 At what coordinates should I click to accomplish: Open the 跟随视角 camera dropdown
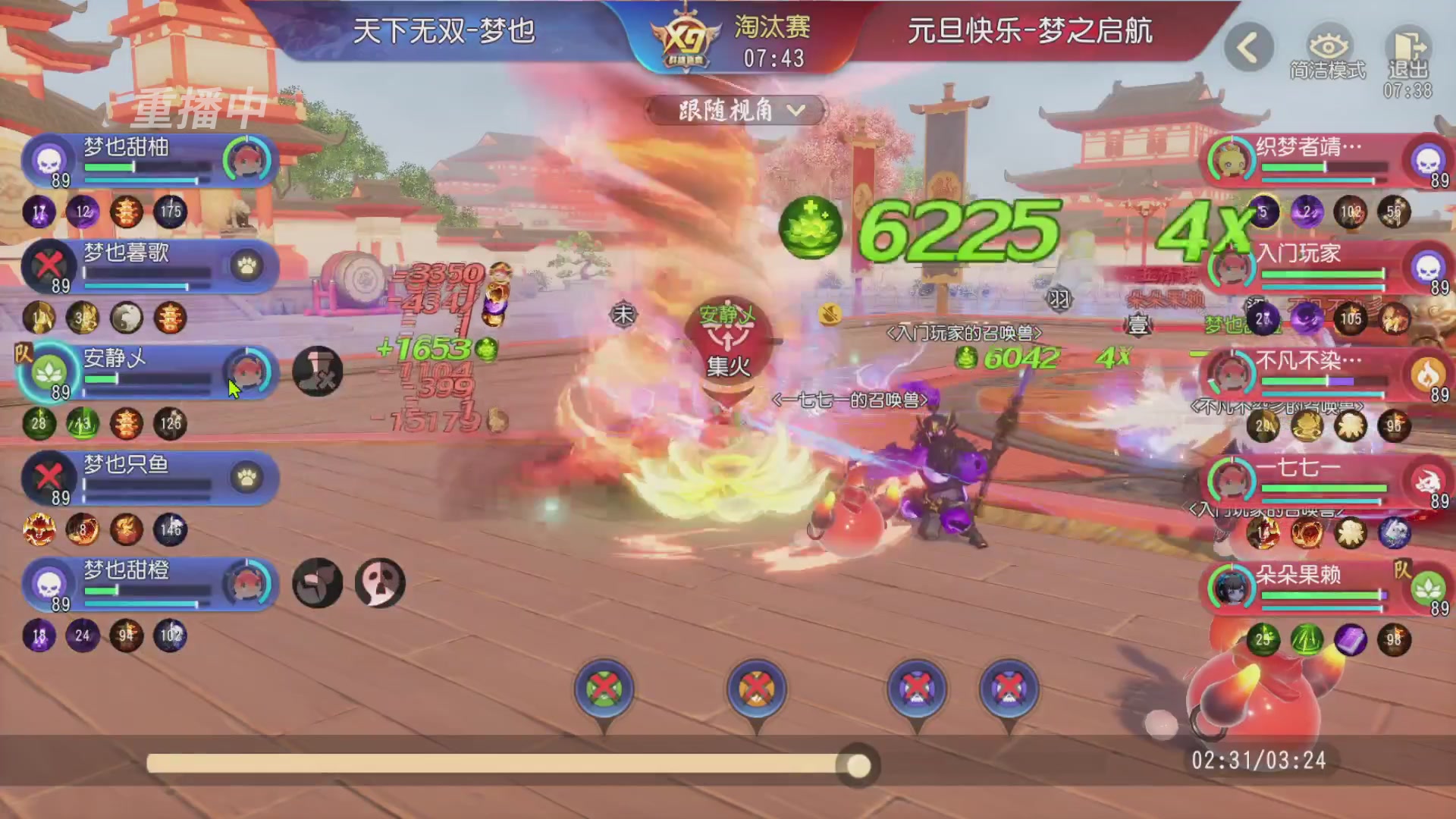(734, 110)
